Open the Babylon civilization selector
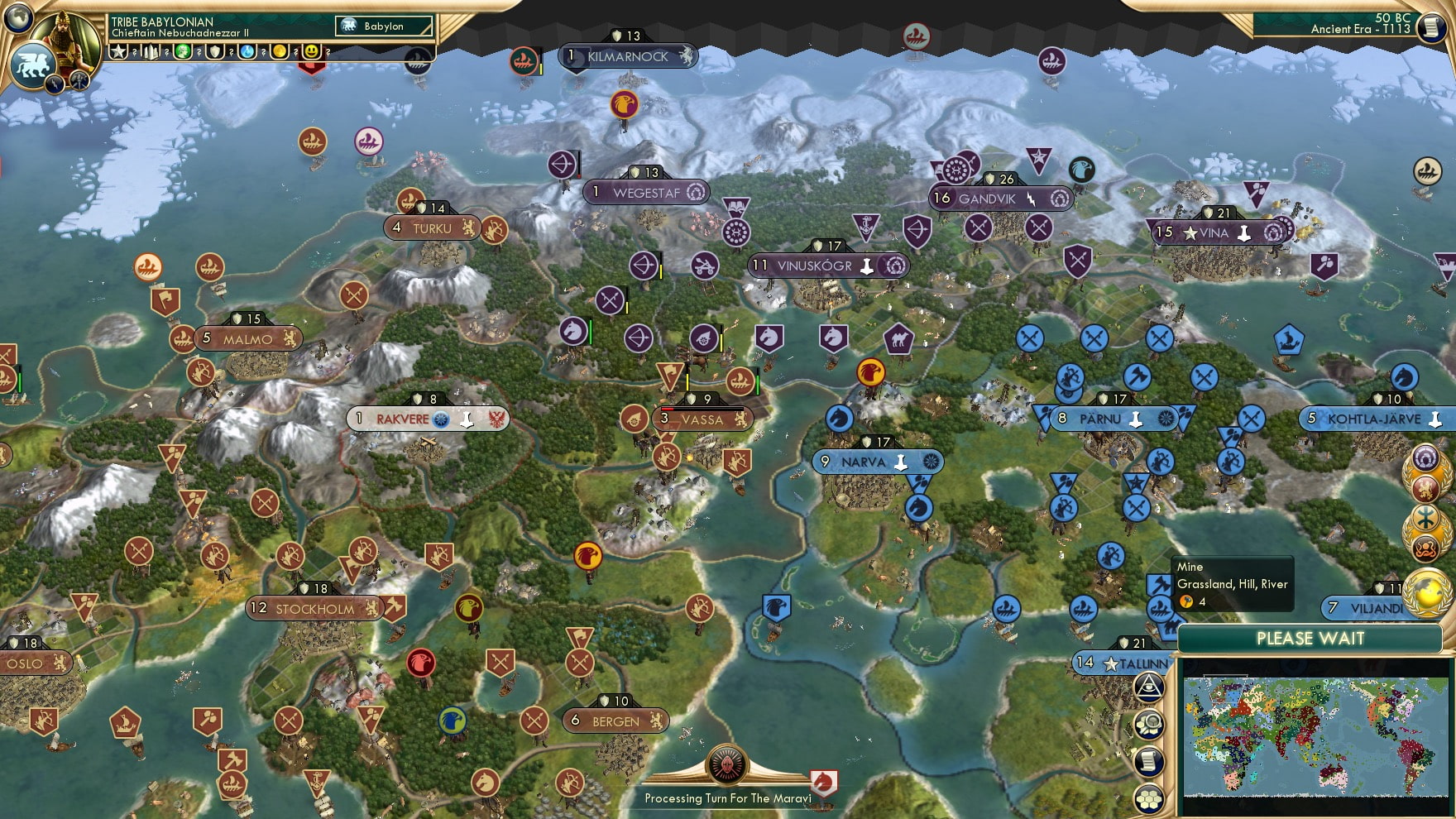This screenshot has height=819, width=1456. 383,26
